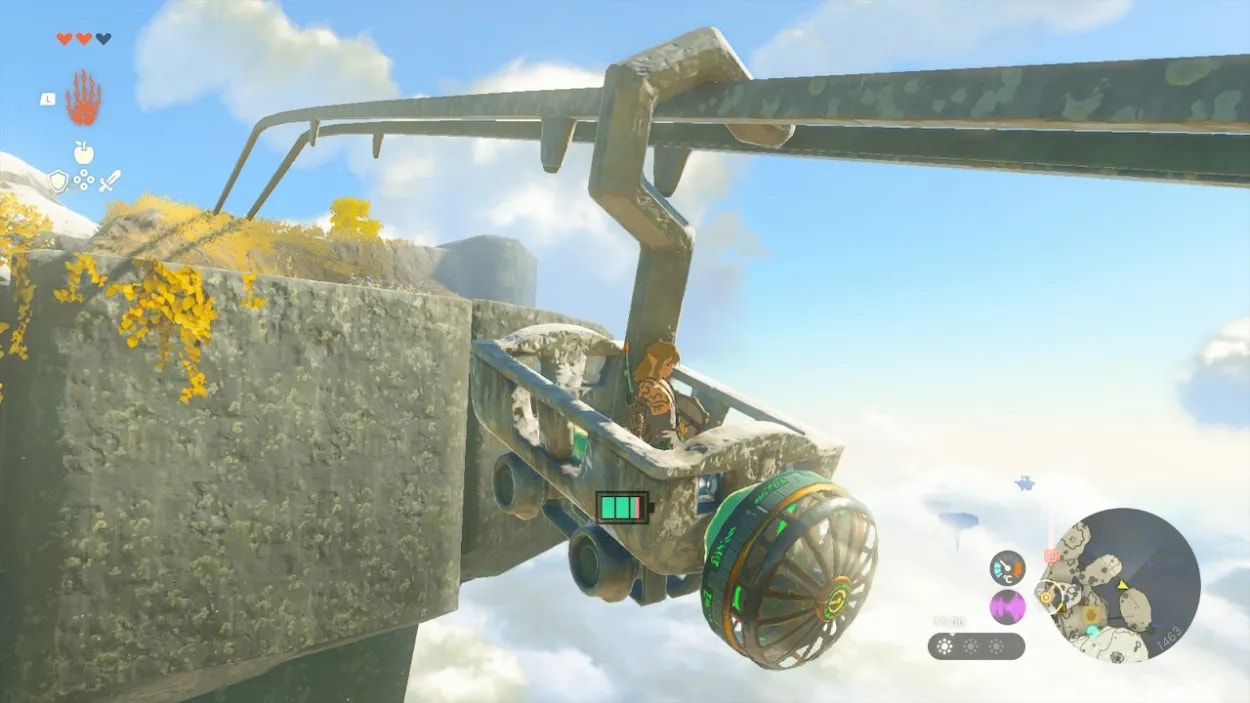The height and width of the screenshot is (703, 1250).
Task: Open the shield quick-select icon
Action: [x=59, y=181]
